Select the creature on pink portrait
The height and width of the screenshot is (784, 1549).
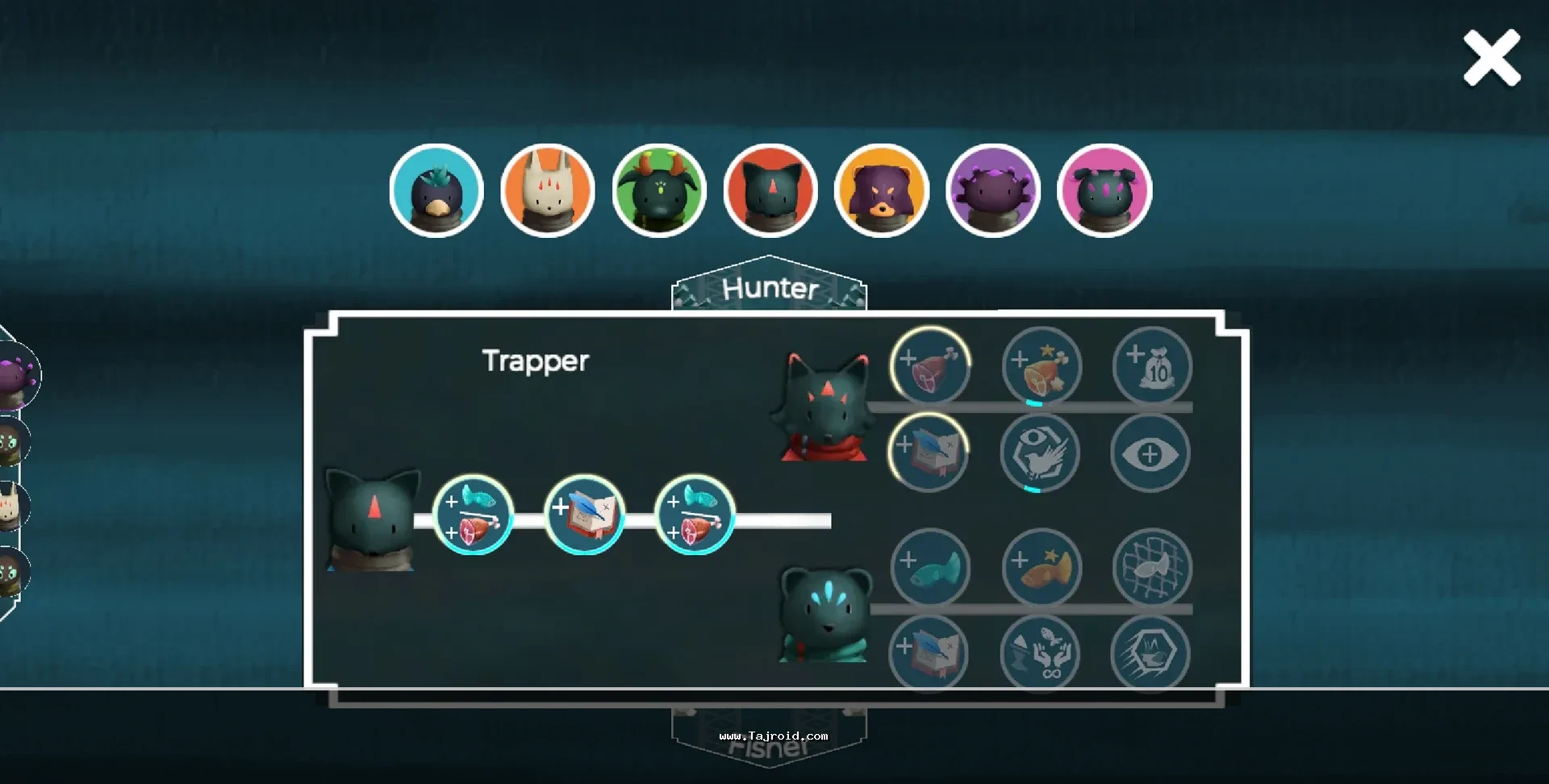(x=1104, y=191)
